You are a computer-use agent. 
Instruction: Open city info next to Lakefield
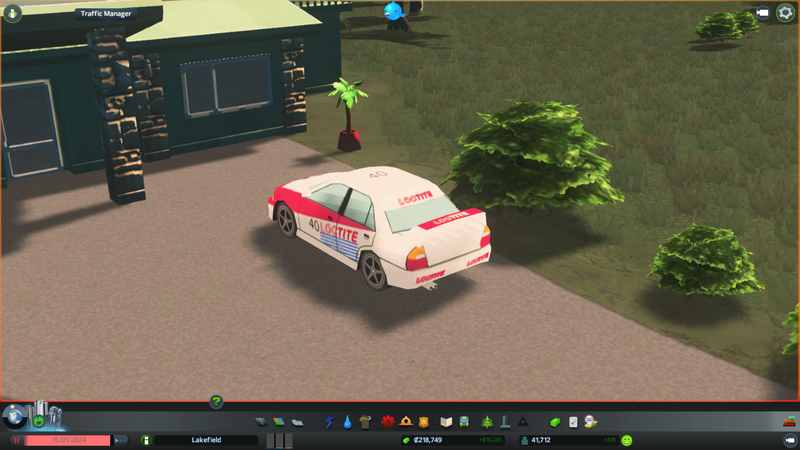click(x=146, y=440)
